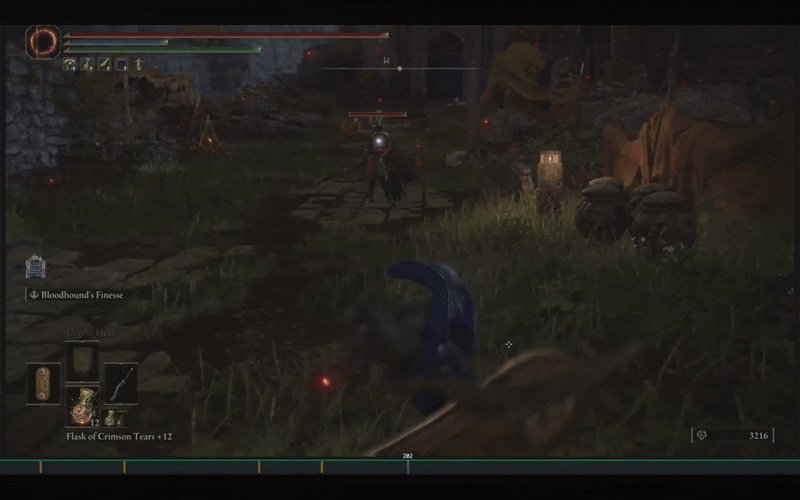Click the compass bar at top
Viewport: 800px width, 500px height.
point(399,67)
